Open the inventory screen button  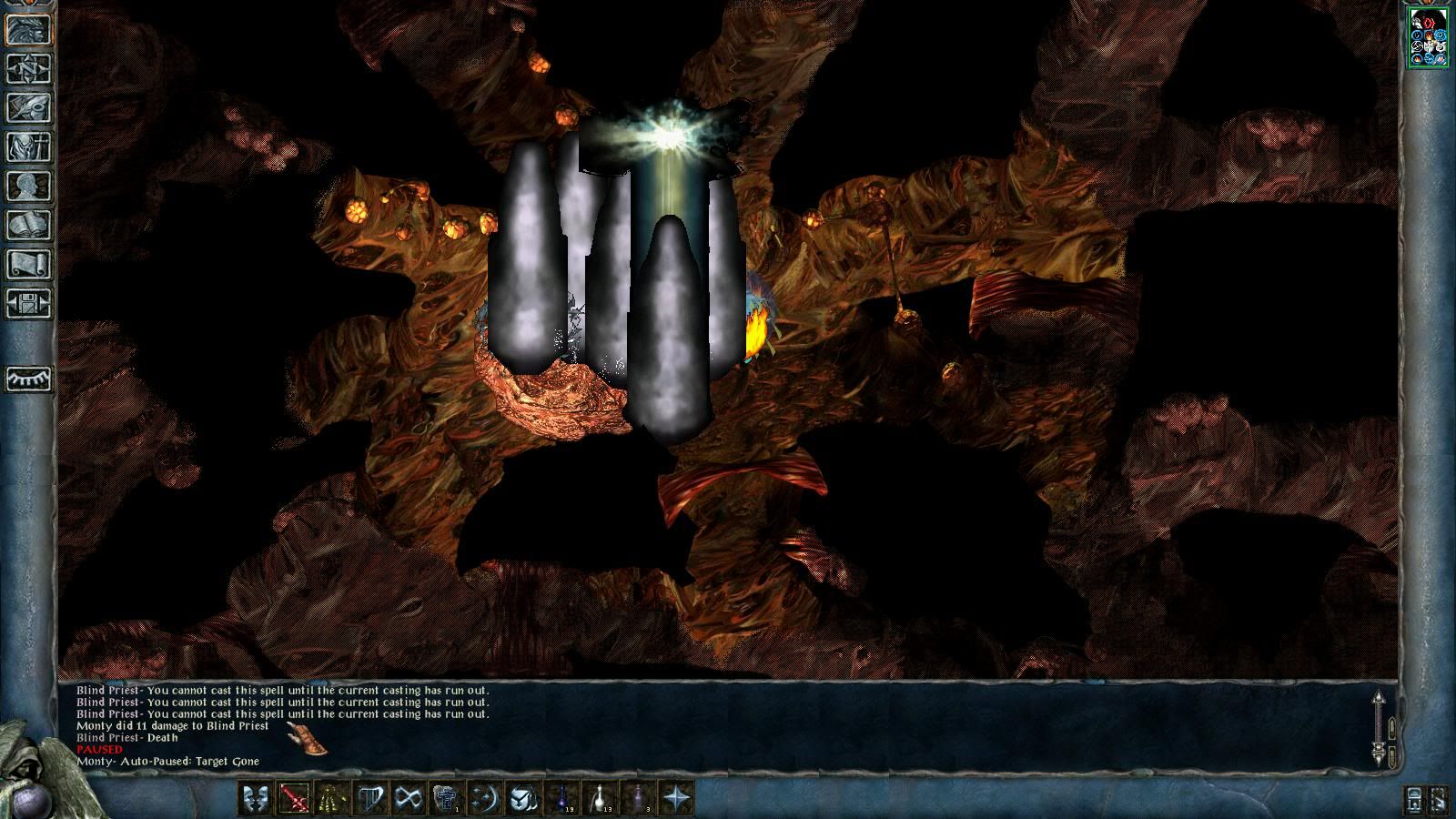[x=29, y=147]
